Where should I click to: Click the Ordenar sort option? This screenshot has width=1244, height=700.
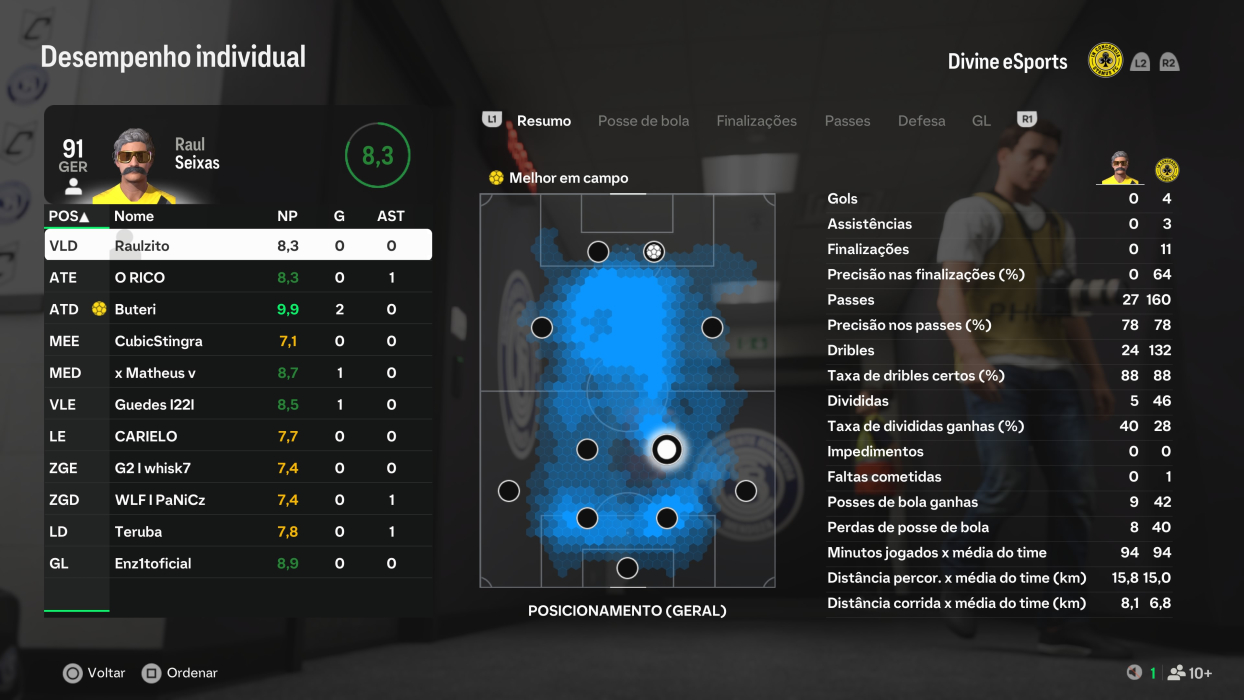pos(180,673)
